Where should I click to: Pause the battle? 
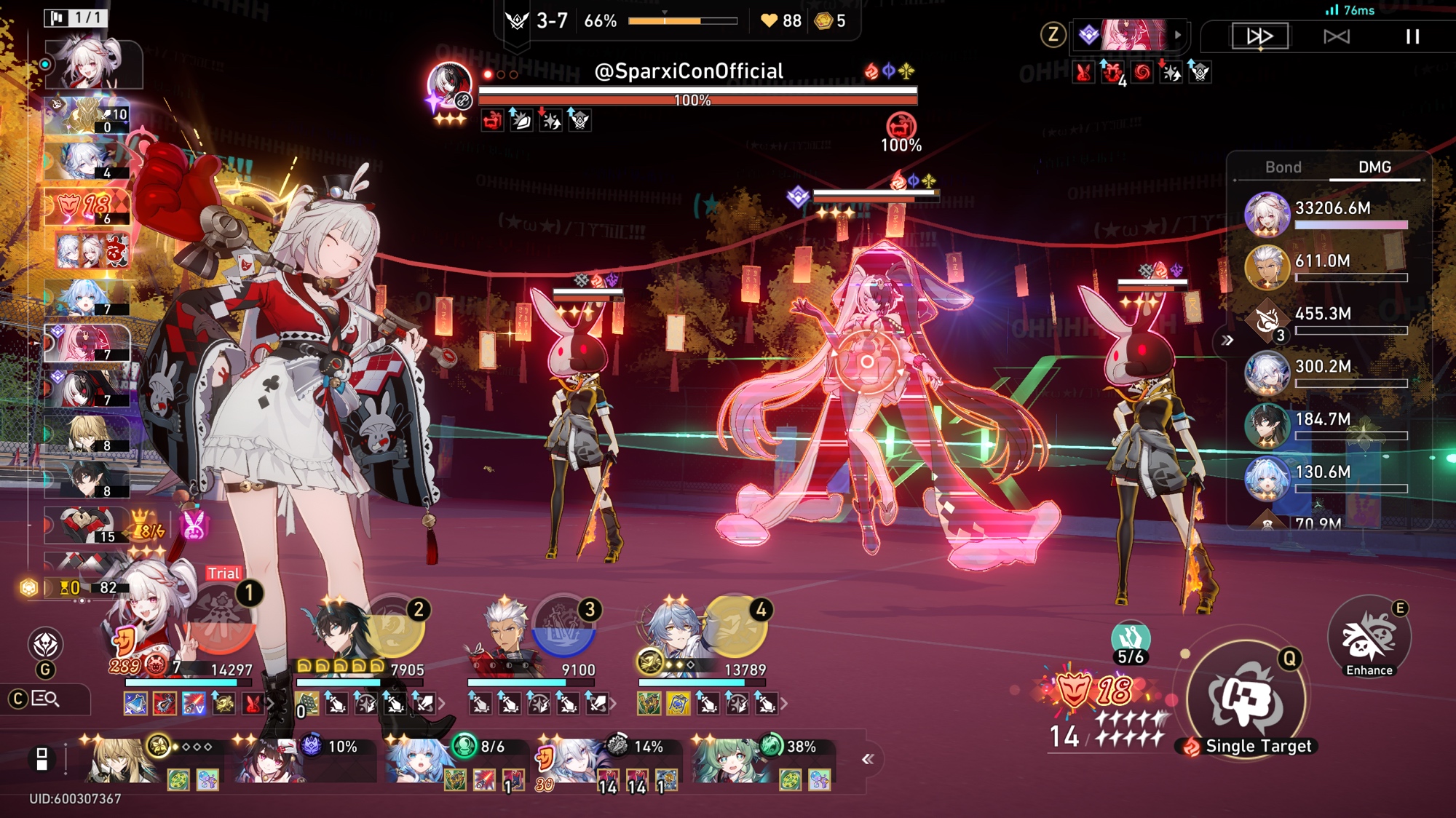coord(1412,36)
